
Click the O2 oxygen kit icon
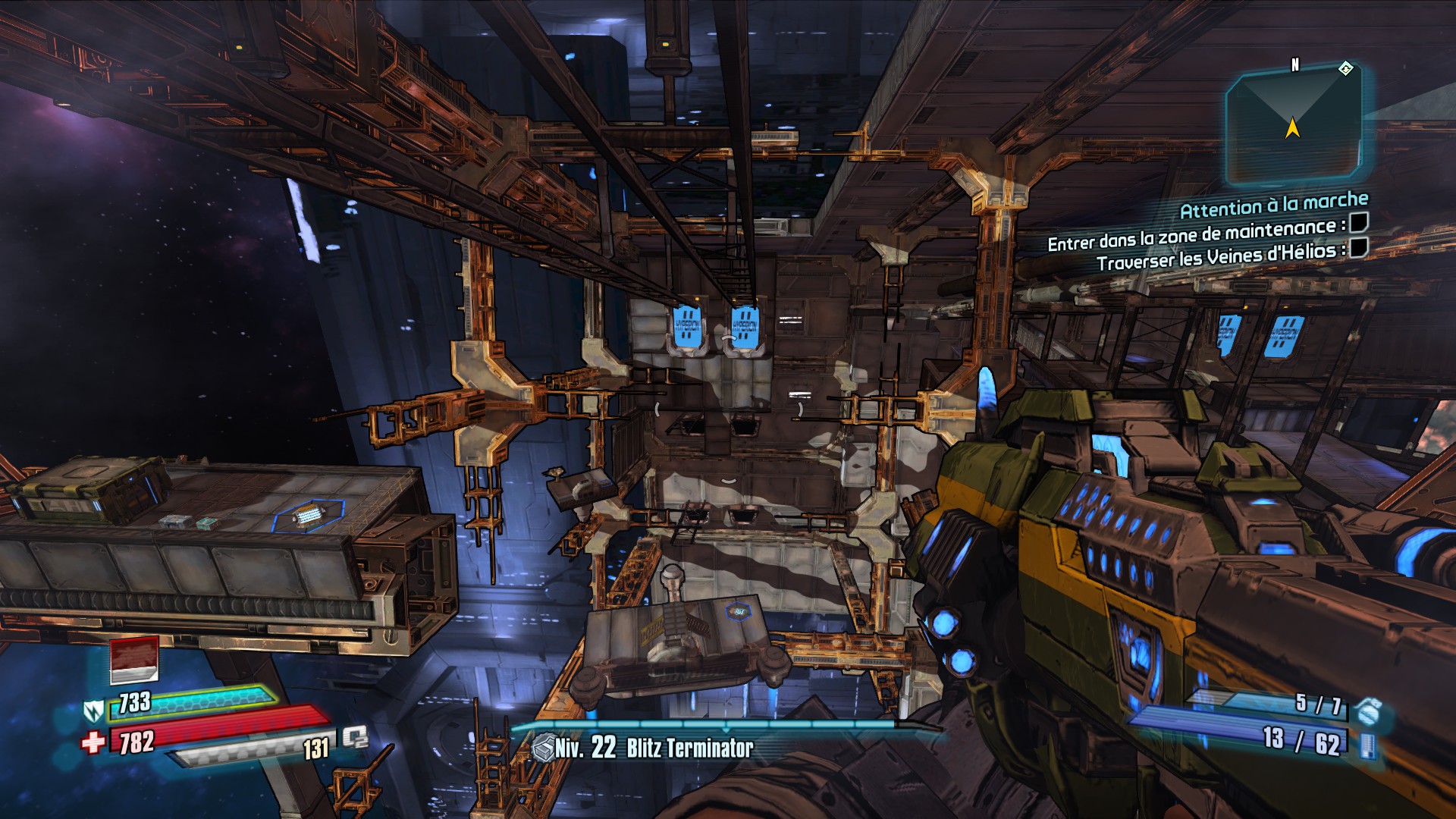[354, 737]
